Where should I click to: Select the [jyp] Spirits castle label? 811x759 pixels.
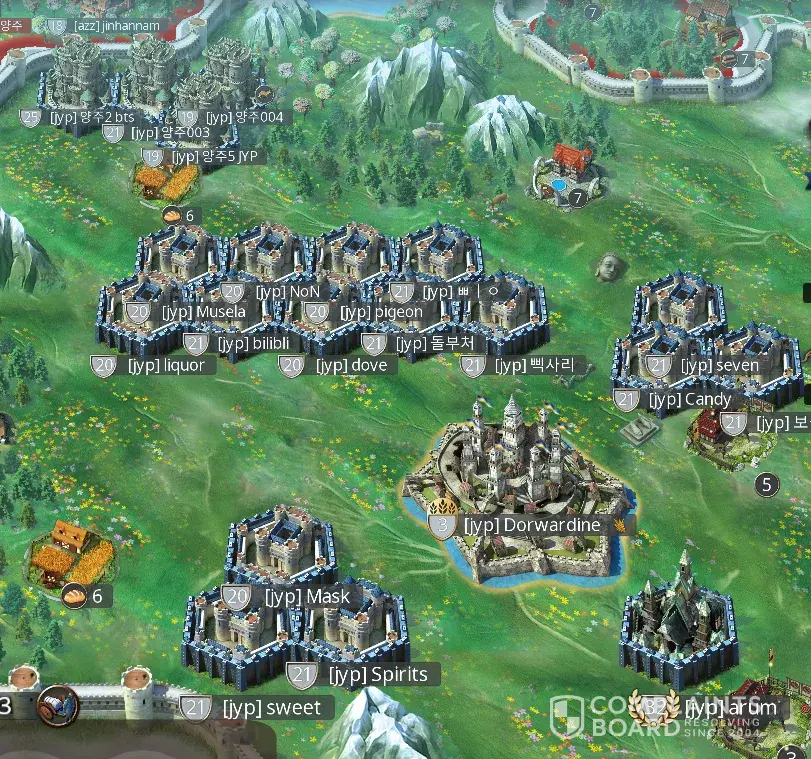click(x=377, y=674)
